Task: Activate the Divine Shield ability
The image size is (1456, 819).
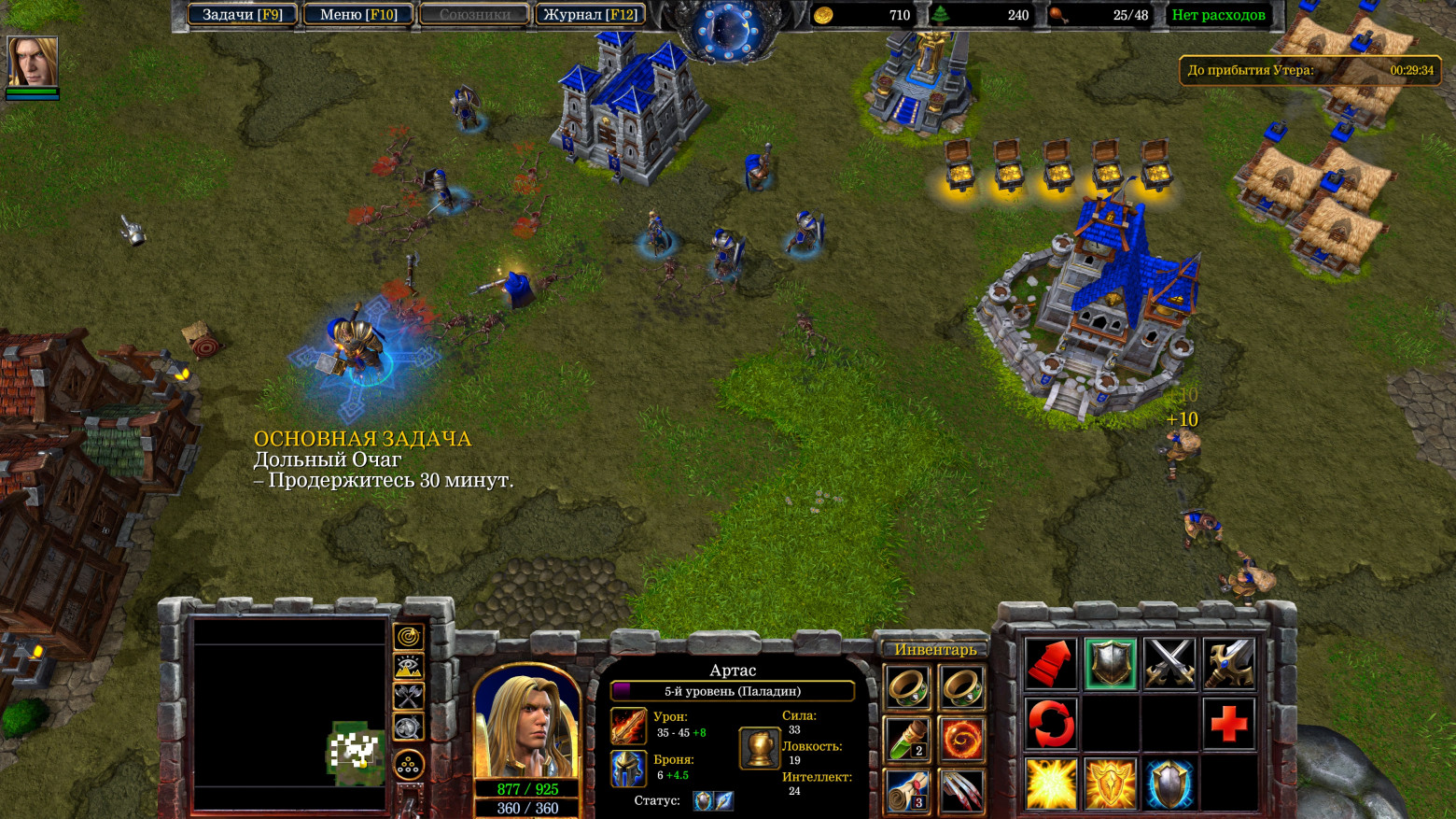Action: tap(1111, 784)
